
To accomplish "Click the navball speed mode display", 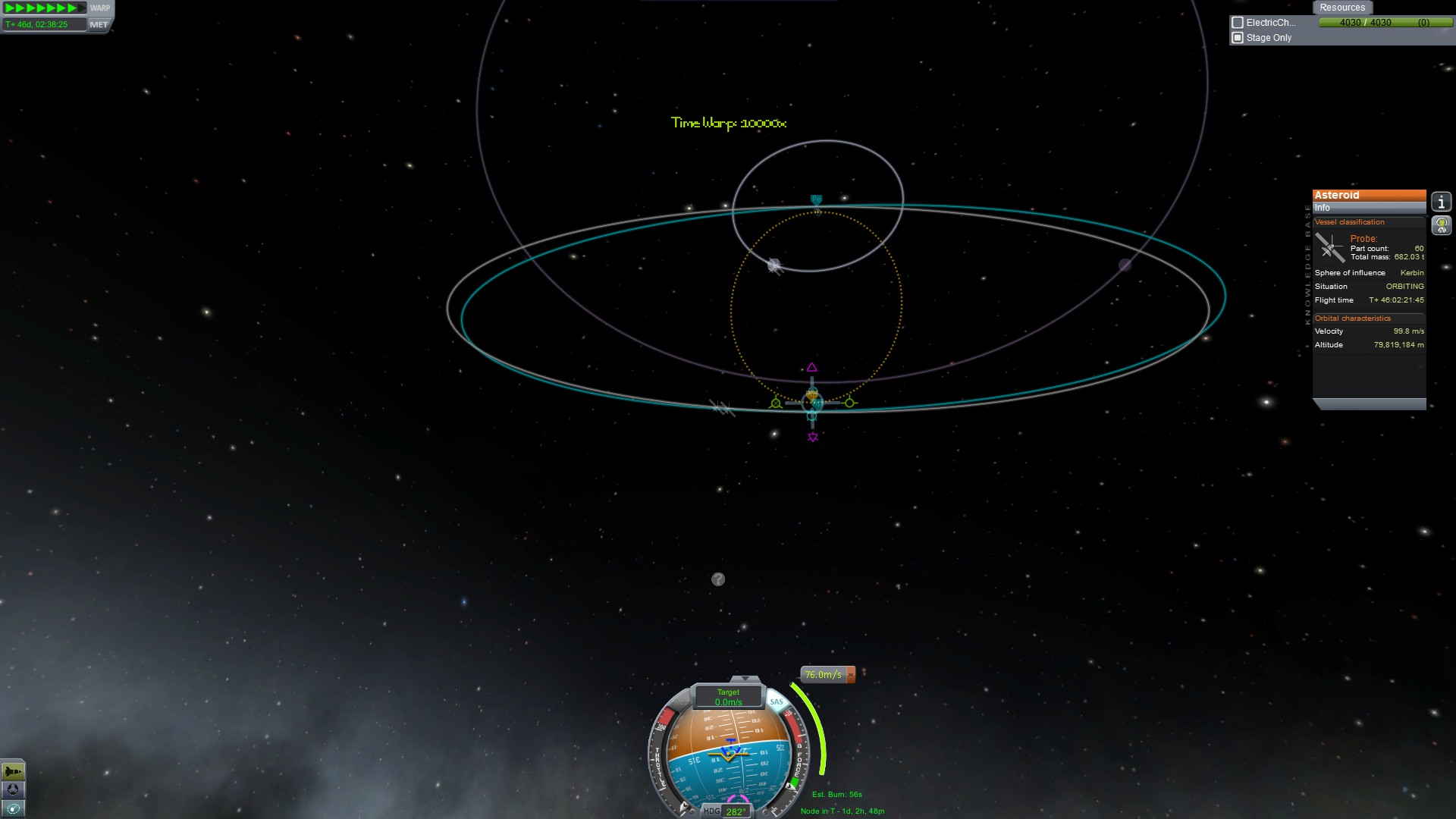I will coord(728,697).
